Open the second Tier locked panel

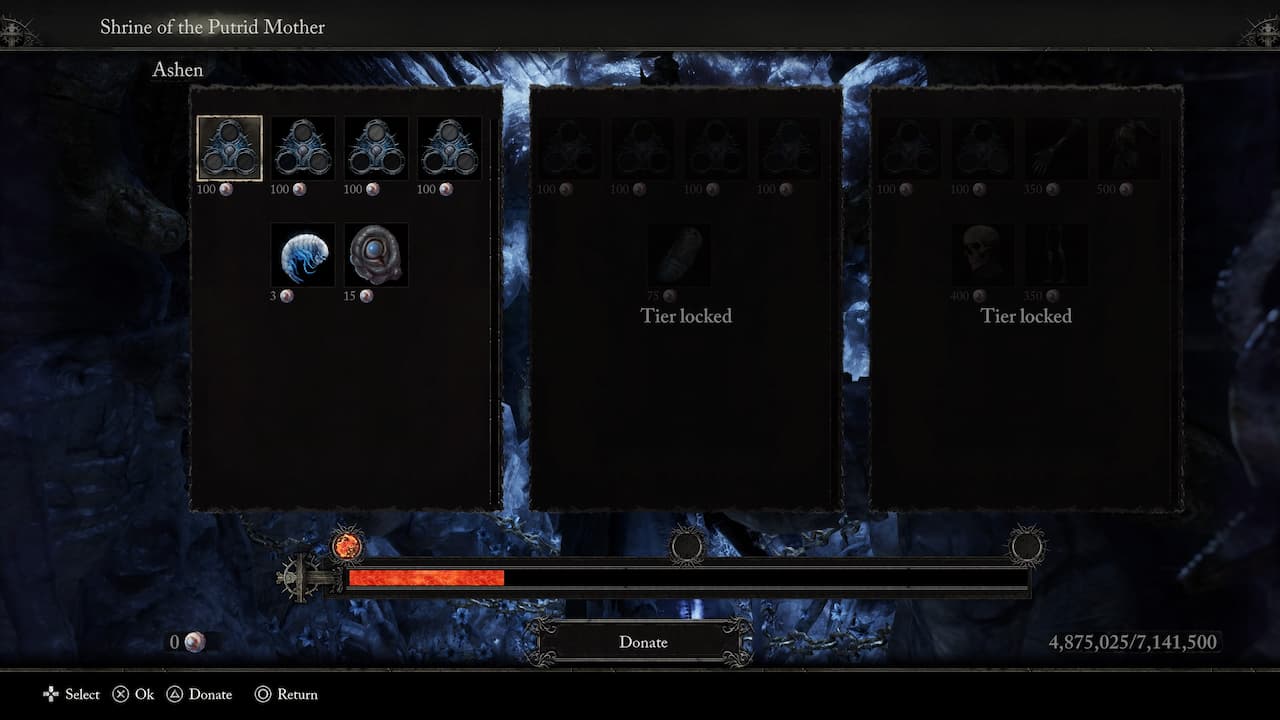[686, 315]
